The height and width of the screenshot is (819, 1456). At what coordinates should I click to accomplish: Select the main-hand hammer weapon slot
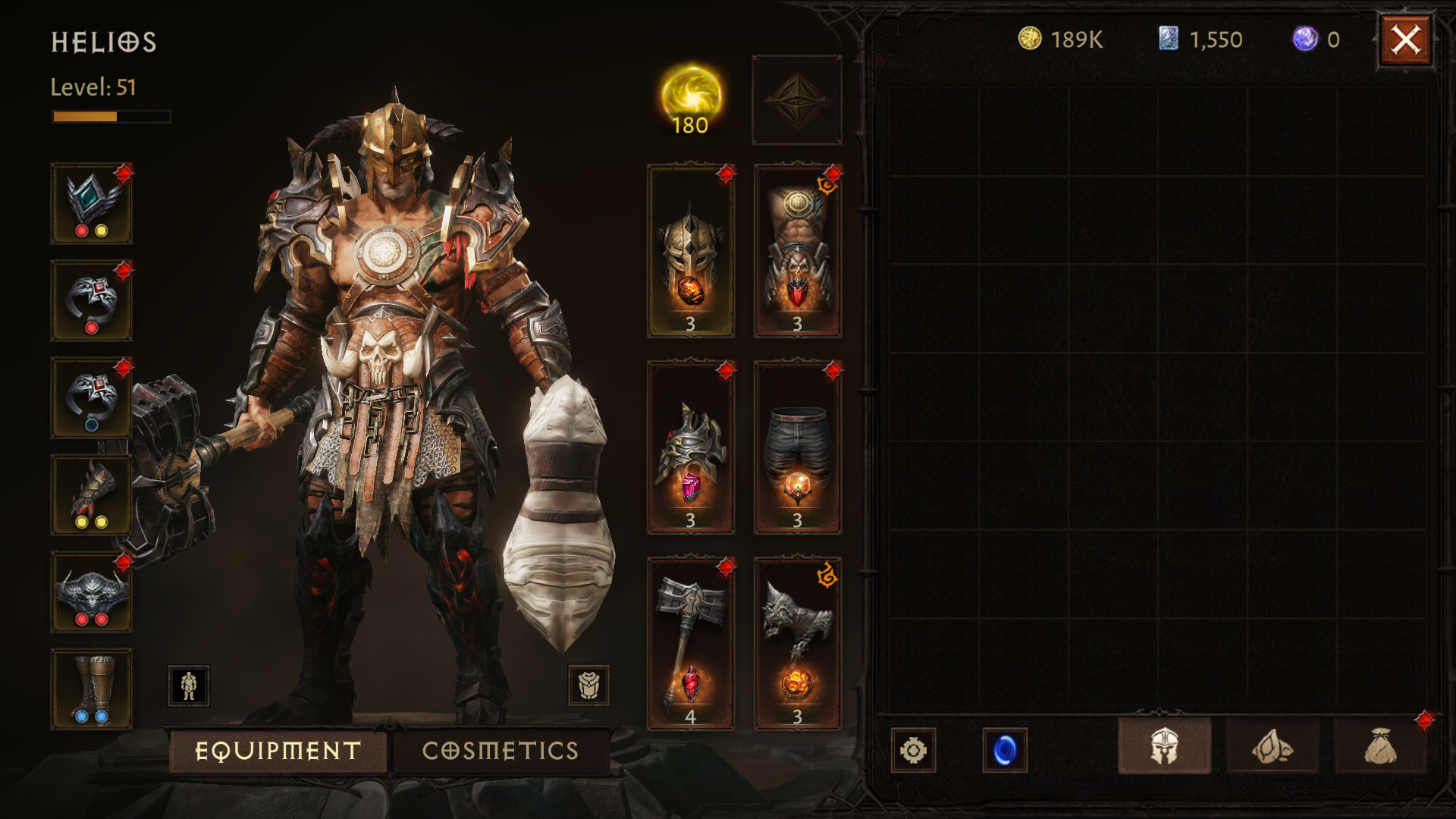(x=690, y=644)
